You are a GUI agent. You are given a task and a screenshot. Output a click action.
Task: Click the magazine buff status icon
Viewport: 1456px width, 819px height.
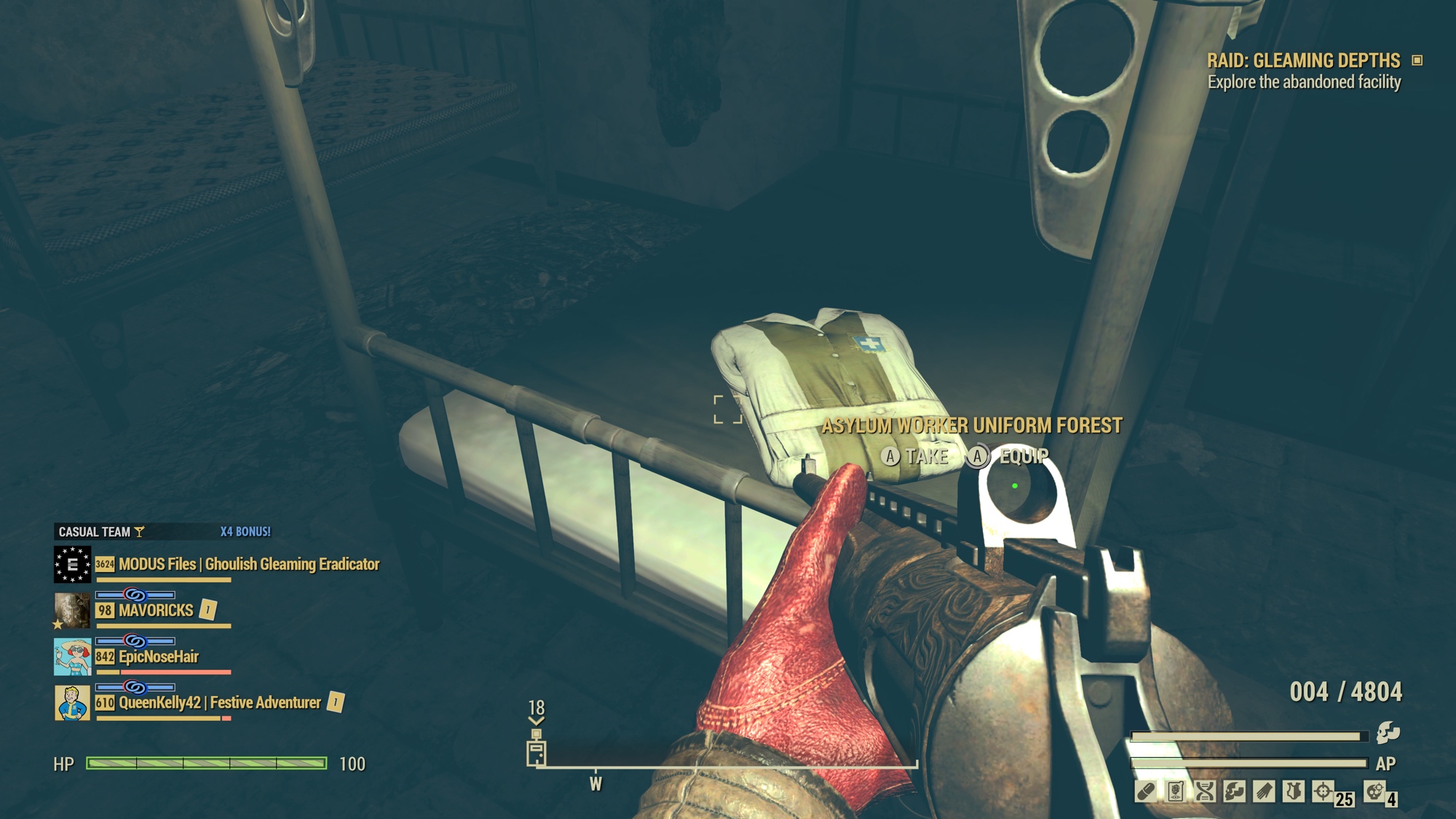[1175, 791]
